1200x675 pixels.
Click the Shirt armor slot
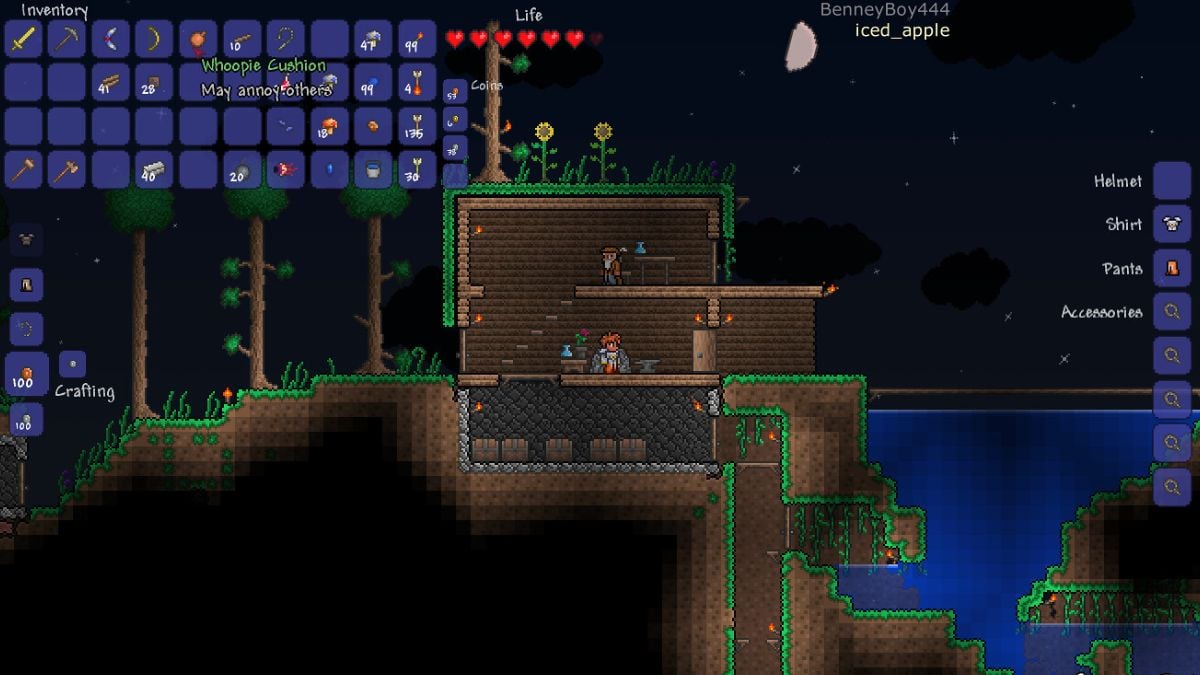tap(1171, 224)
